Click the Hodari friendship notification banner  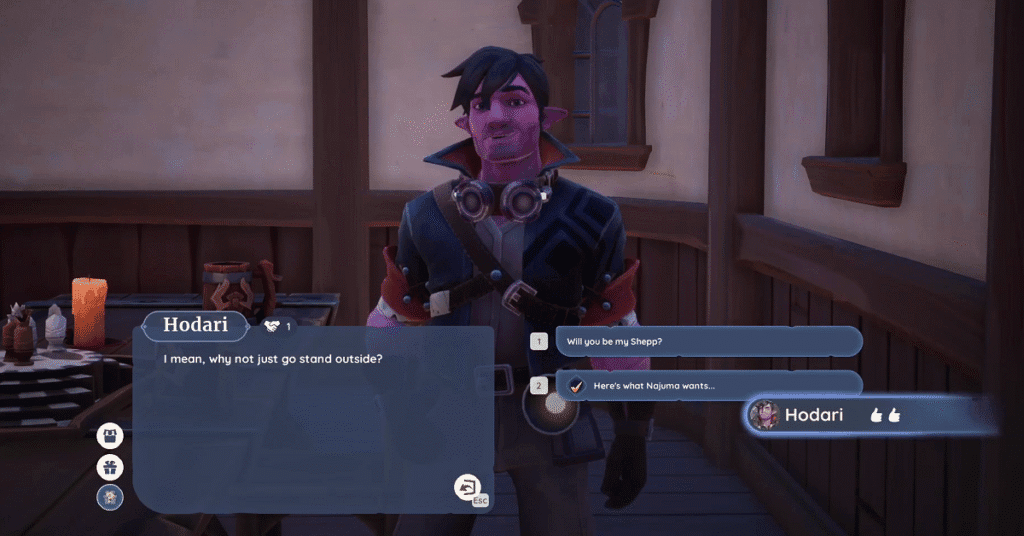[870, 415]
